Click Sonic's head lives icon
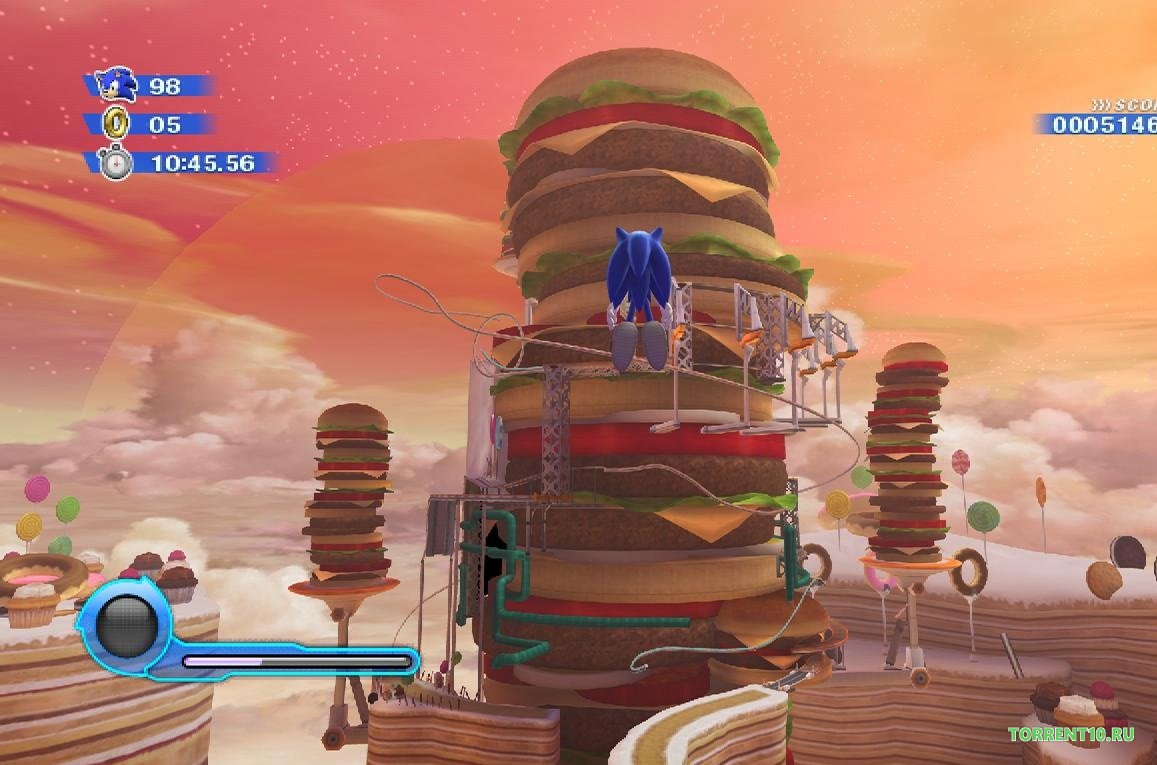1157x765 pixels. [x=116, y=85]
